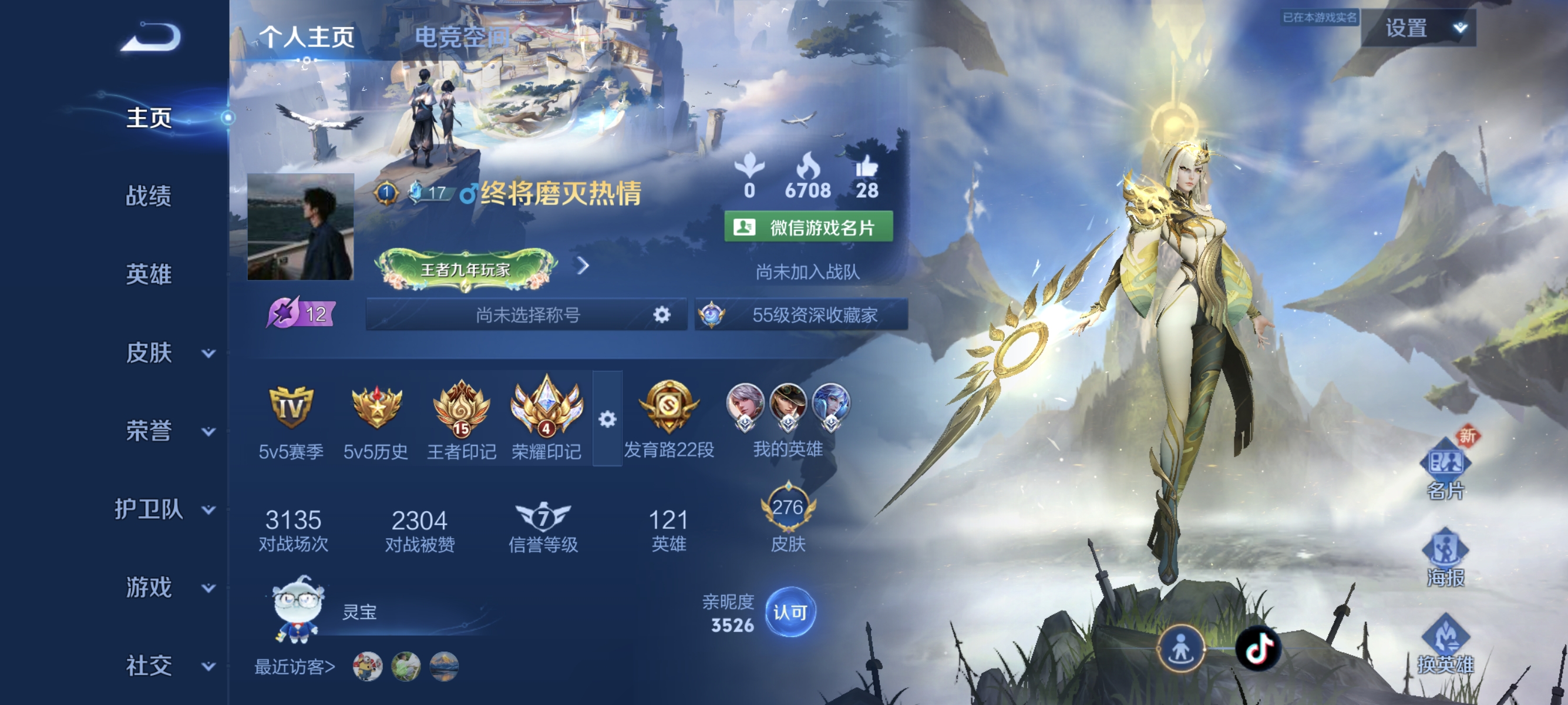Open the 海报 poster option
Viewport: 1568px width, 705px height.
pos(1445,556)
